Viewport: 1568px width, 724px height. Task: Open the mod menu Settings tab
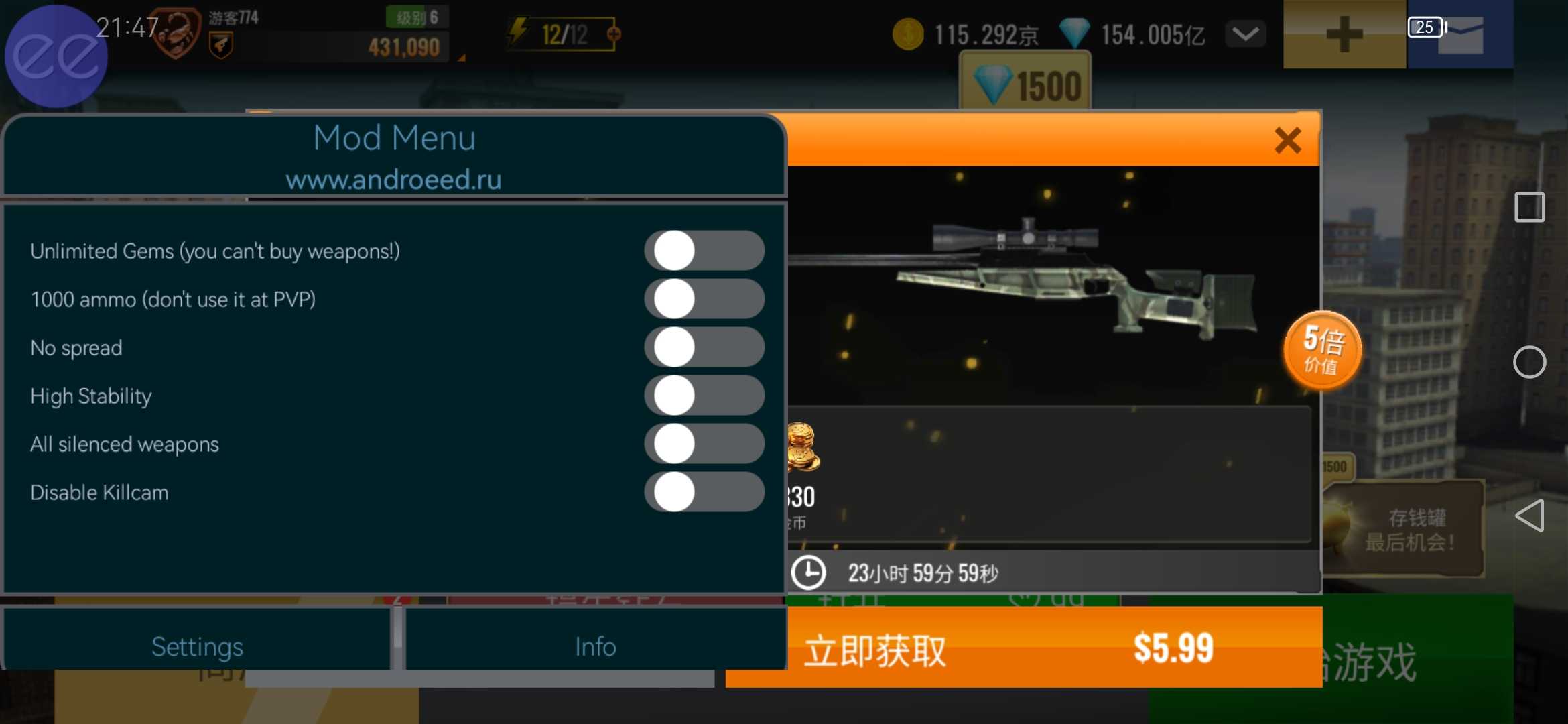coord(197,646)
